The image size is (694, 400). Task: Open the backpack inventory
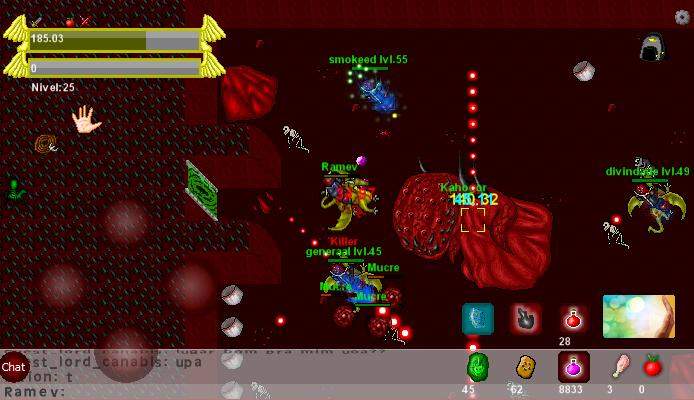(652, 47)
